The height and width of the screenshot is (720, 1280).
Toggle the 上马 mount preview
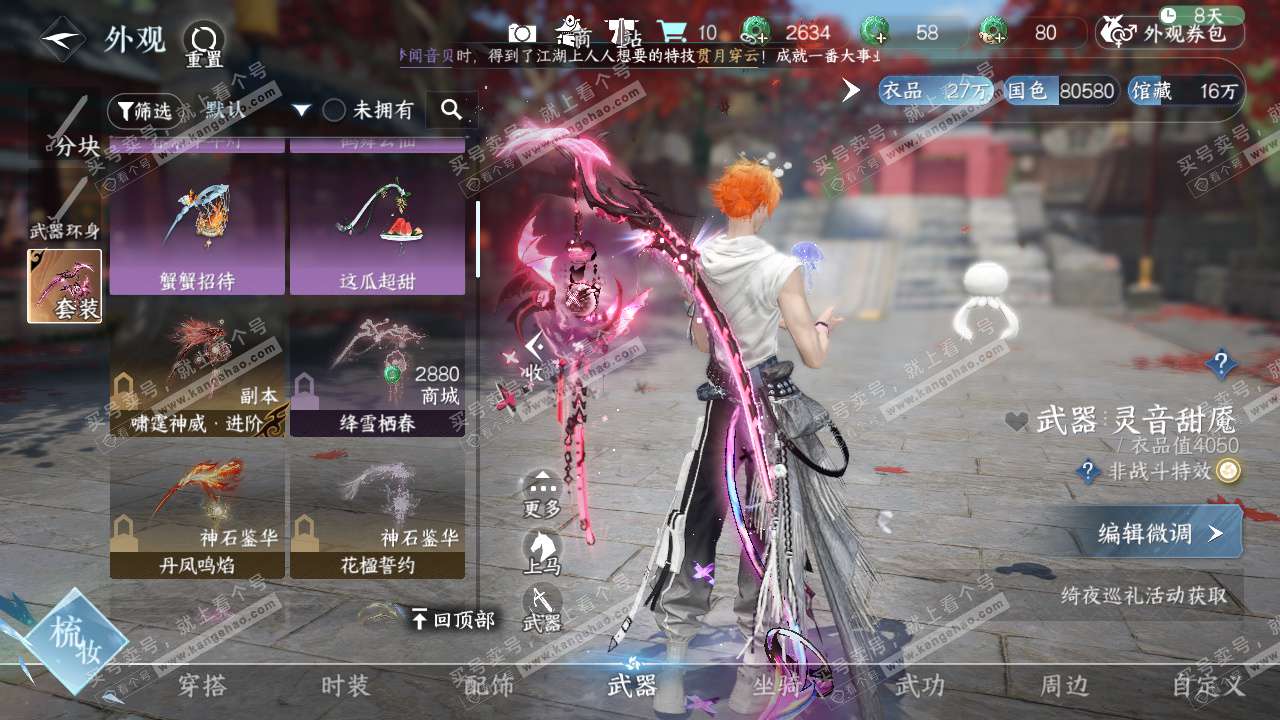(x=542, y=551)
